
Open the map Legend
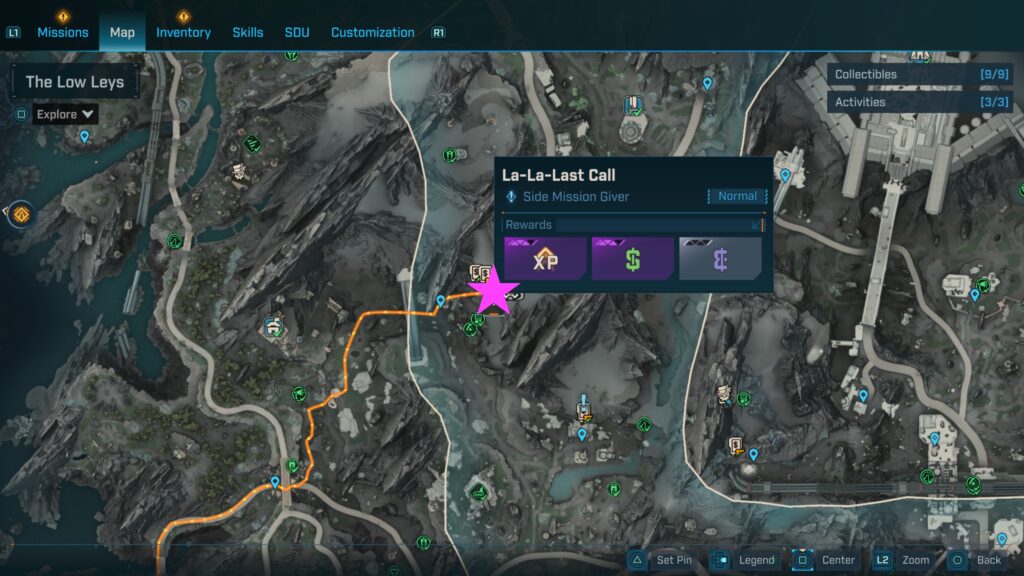(744, 560)
